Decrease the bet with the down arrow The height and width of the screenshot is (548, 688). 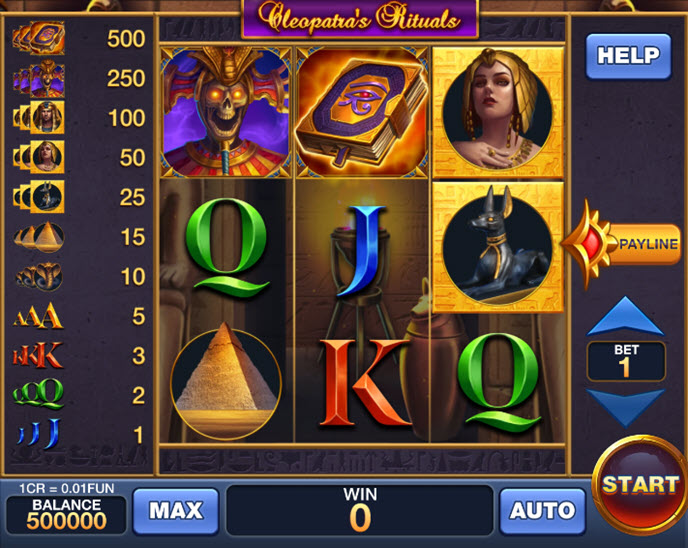[x=626, y=408]
